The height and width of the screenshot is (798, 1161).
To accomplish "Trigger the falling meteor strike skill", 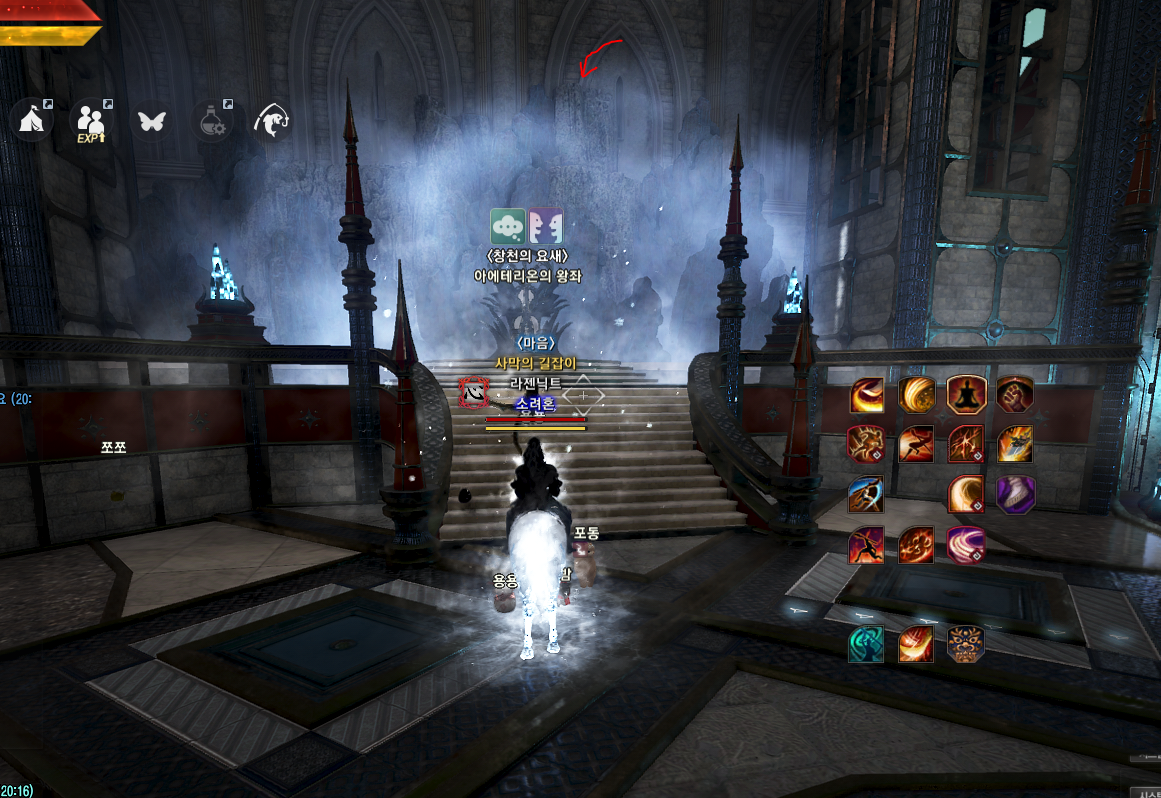I will click(x=1015, y=443).
